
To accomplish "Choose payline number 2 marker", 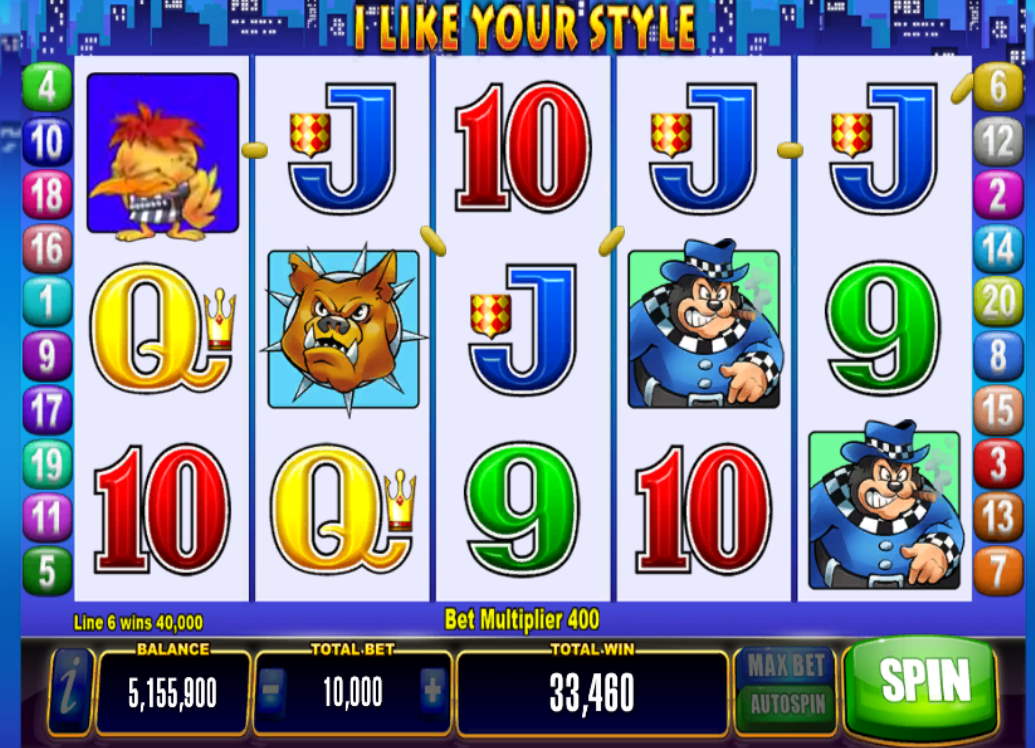I will pos(998,195).
